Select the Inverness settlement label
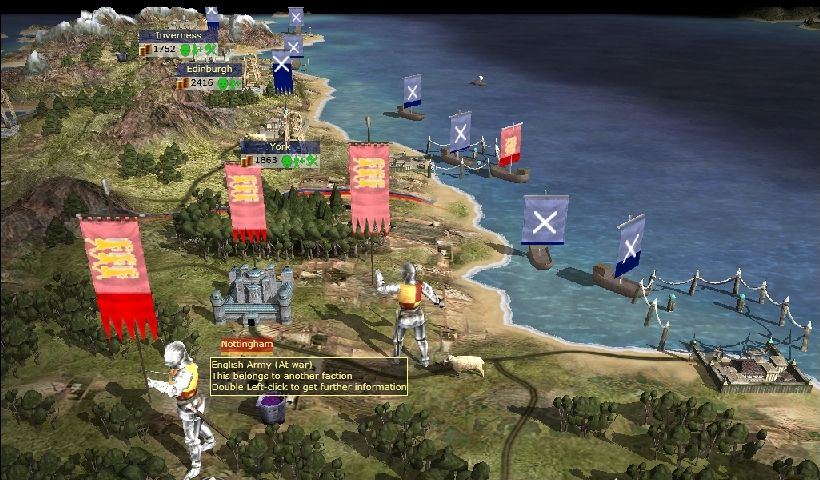The height and width of the screenshot is (480, 820). (176, 35)
